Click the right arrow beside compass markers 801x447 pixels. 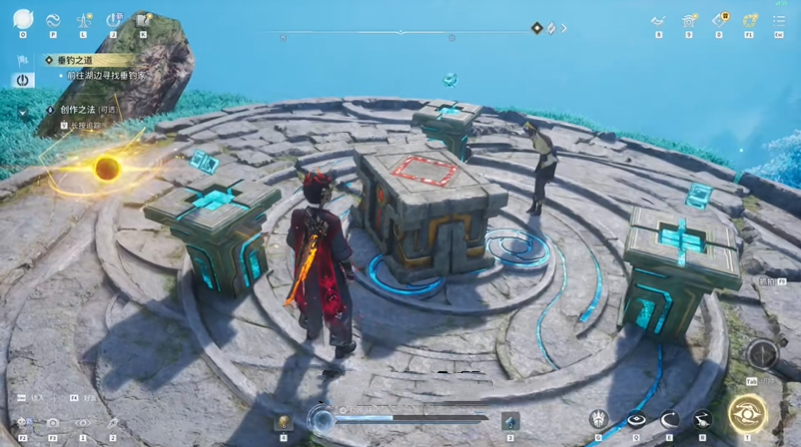tap(564, 28)
